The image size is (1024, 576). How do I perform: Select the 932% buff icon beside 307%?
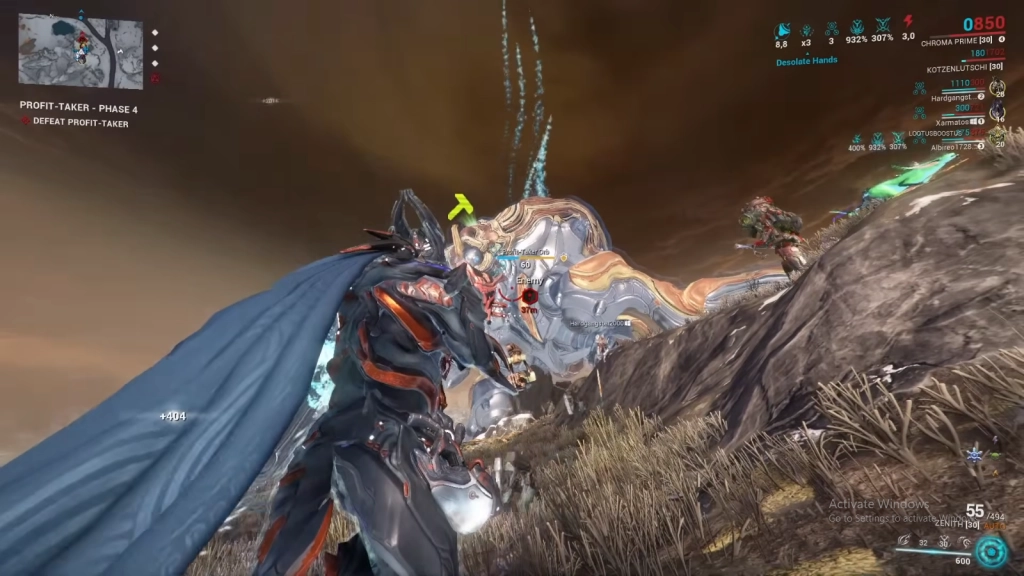[x=856, y=28]
